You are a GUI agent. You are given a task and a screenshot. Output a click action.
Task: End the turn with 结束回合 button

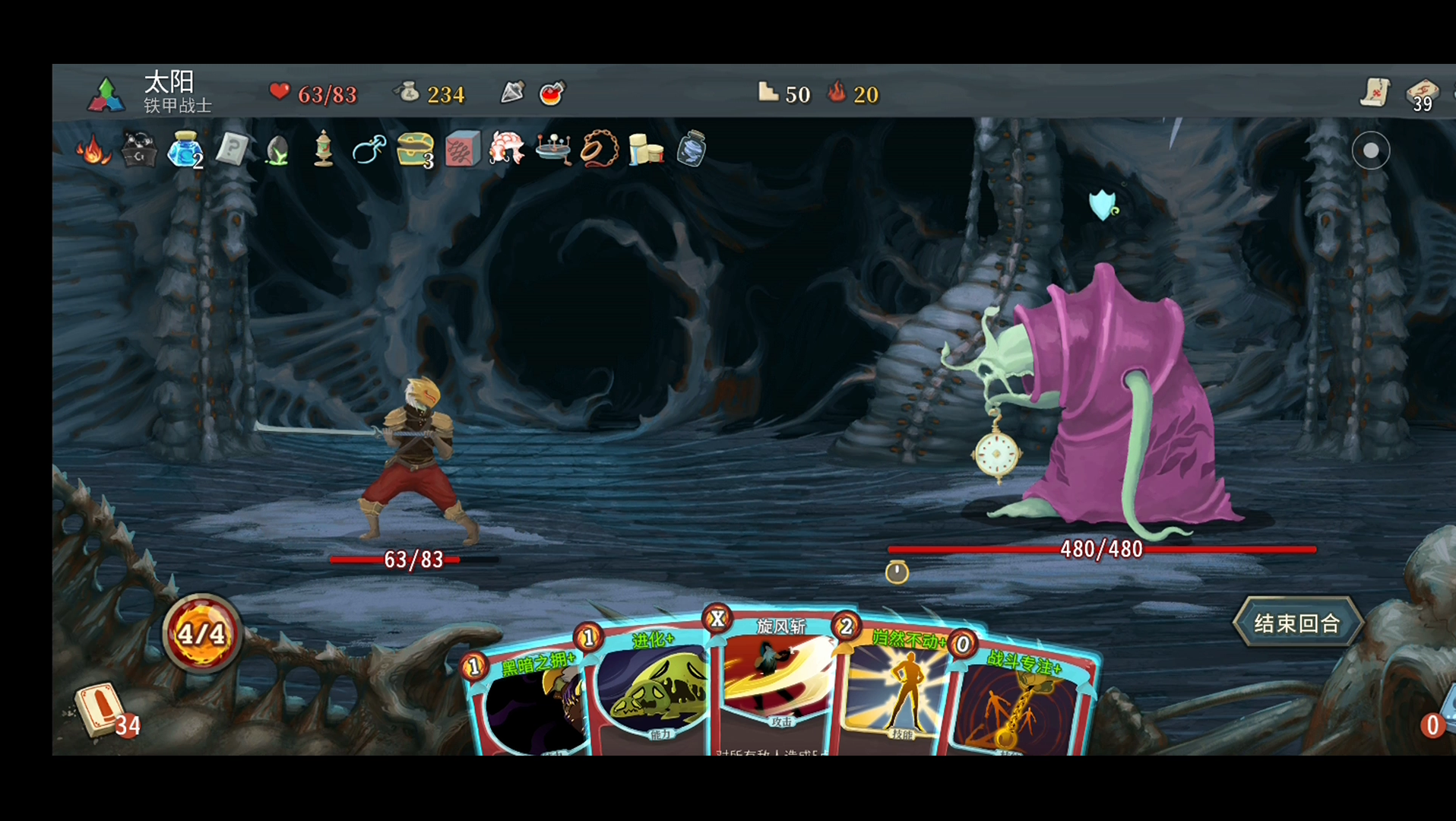click(x=1297, y=623)
